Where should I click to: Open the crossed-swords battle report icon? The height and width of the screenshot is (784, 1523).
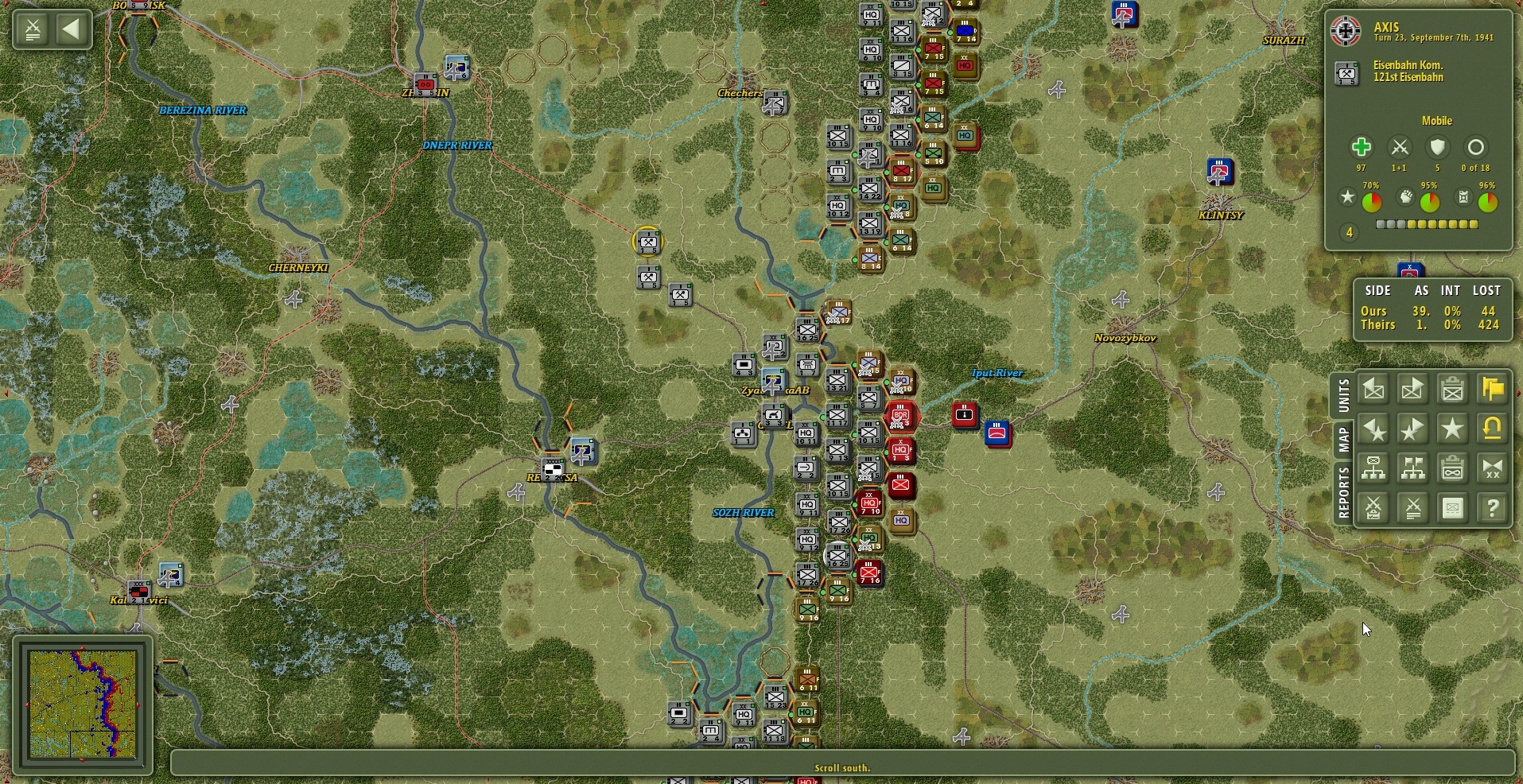coord(1373,508)
